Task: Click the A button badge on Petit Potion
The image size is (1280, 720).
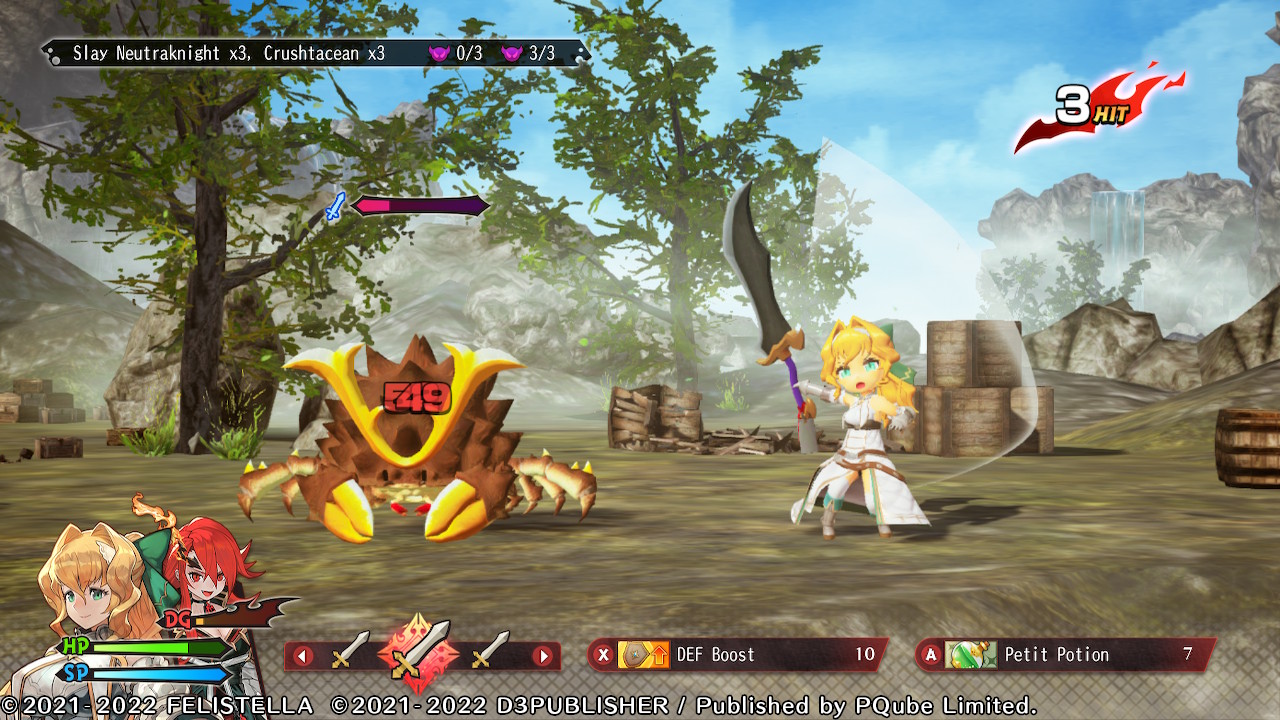Action: [x=931, y=655]
